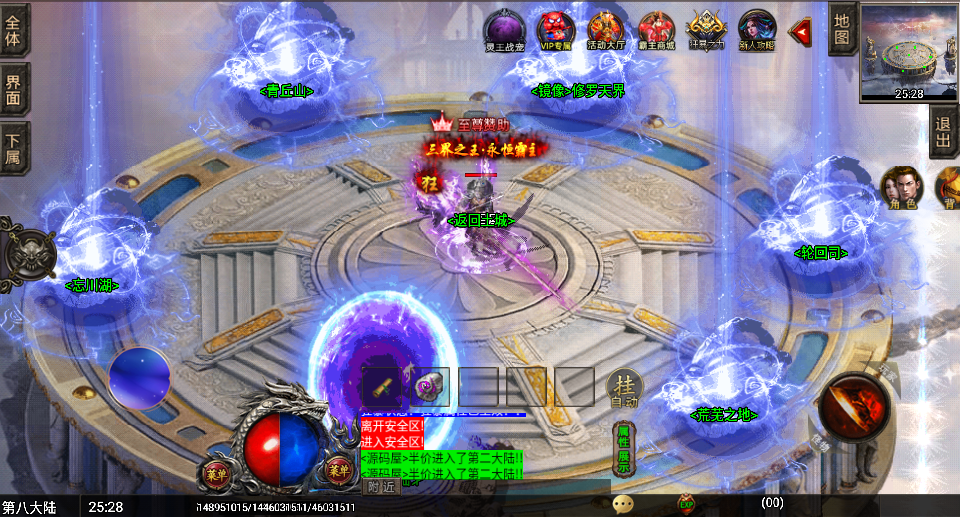Click the 退出 exit button
This screenshot has height=517, width=960.
[x=943, y=131]
